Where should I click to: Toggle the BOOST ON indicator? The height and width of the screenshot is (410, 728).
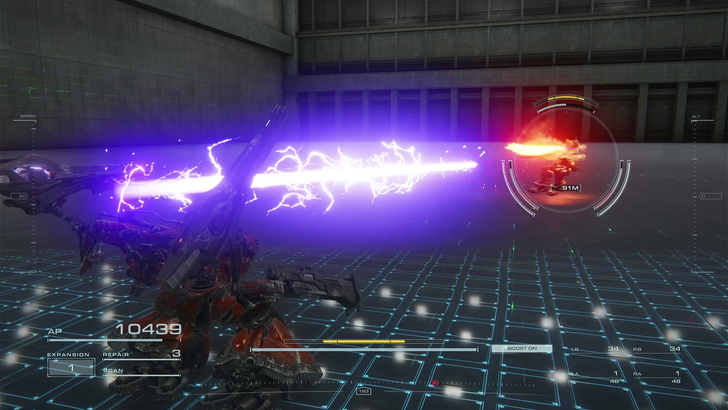520,348
